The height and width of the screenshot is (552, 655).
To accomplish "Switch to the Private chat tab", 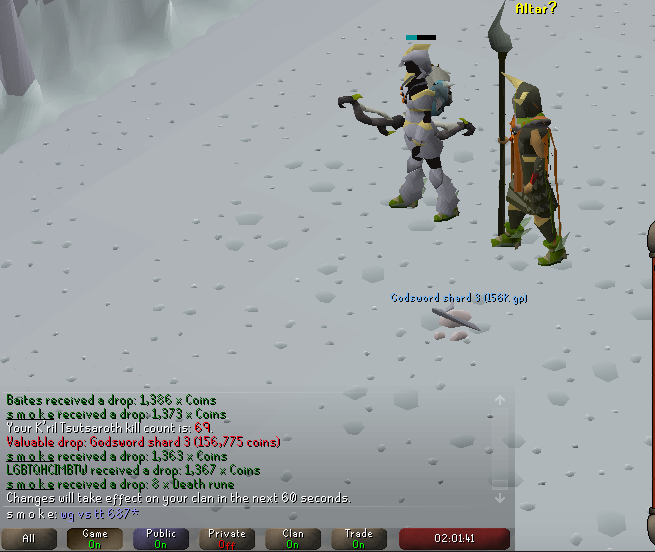I will [226, 538].
